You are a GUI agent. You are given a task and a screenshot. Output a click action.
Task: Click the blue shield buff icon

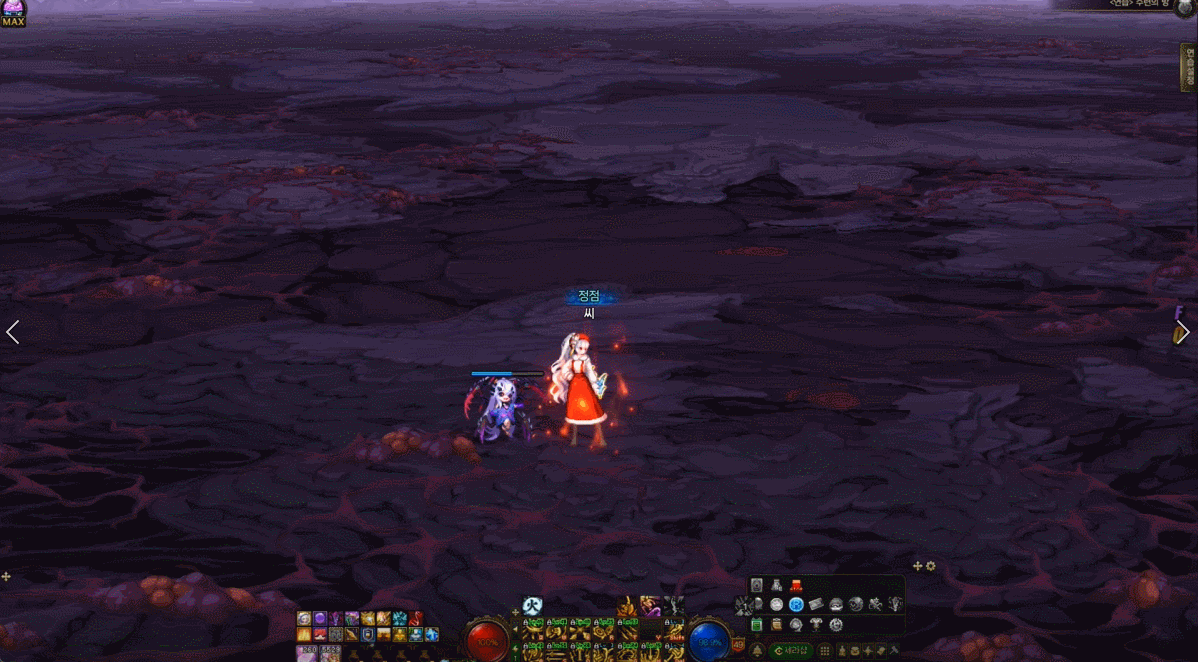(x=368, y=634)
